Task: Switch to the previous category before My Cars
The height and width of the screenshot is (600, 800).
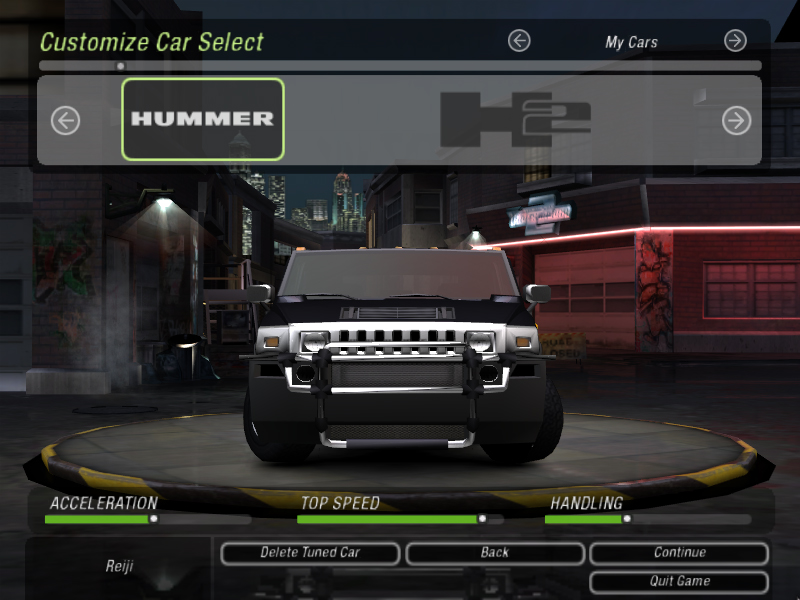Action: pos(519,41)
